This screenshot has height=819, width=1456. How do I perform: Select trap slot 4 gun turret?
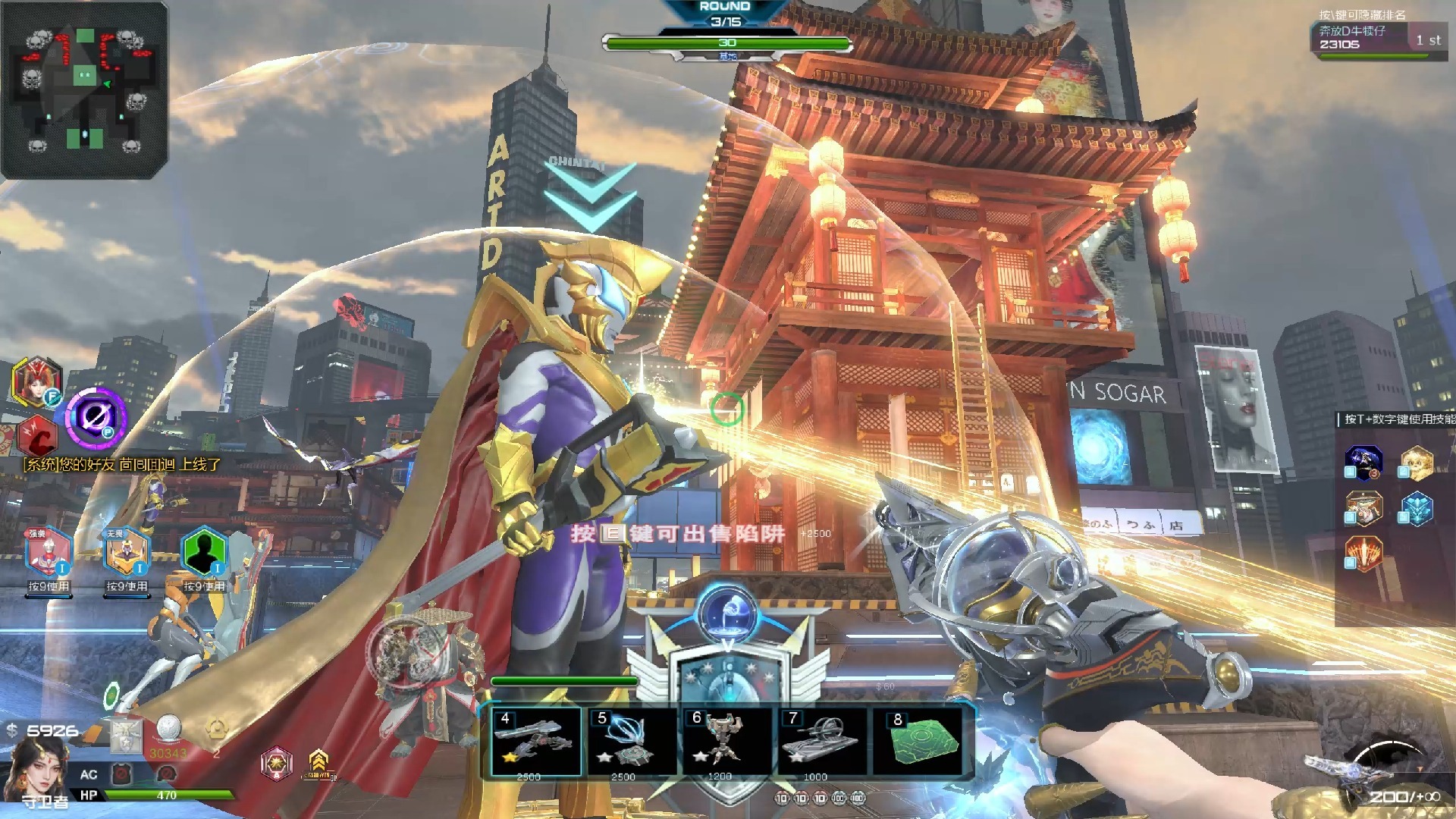click(536, 742)
